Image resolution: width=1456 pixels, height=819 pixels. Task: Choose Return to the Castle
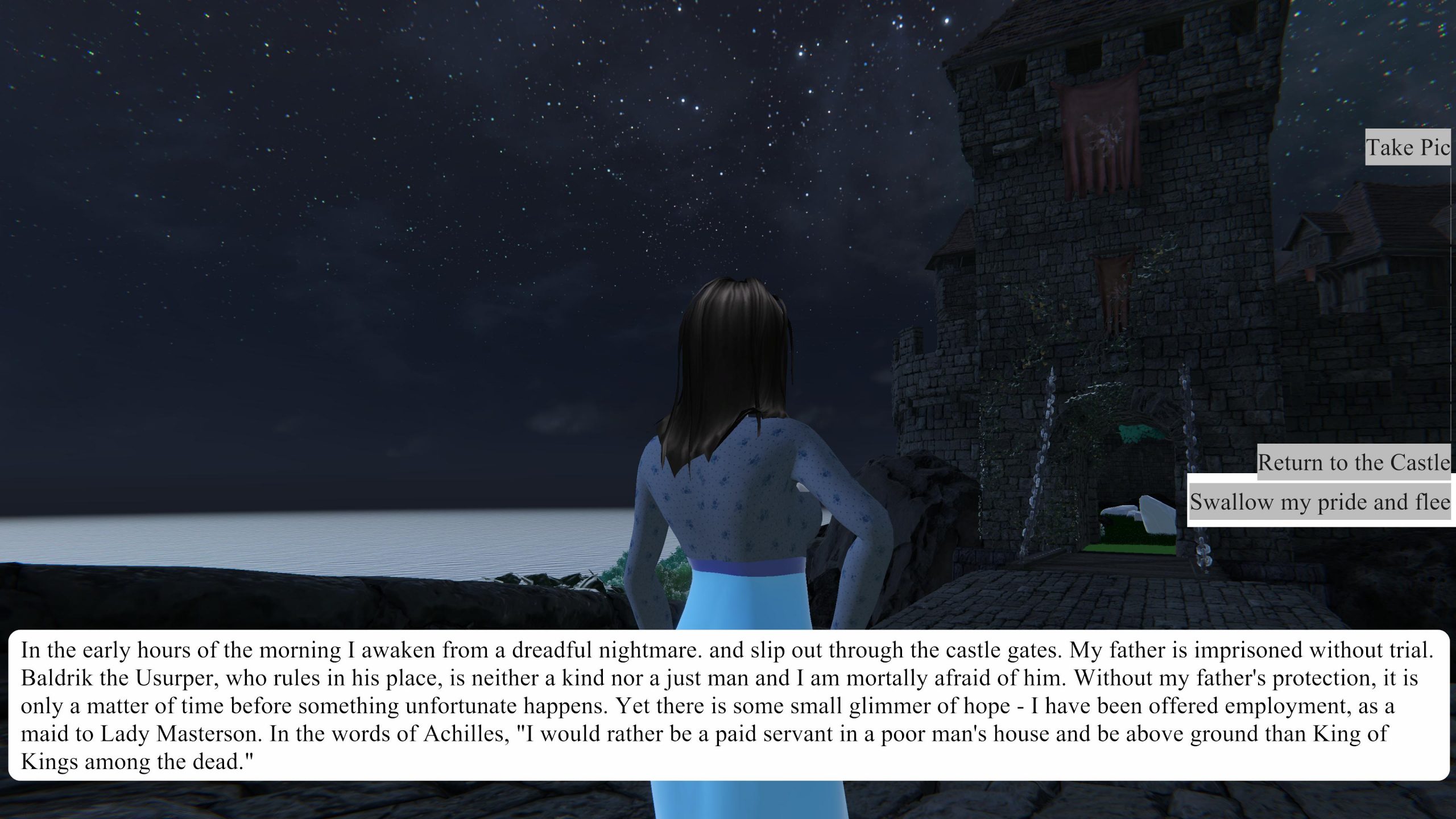1353,462
